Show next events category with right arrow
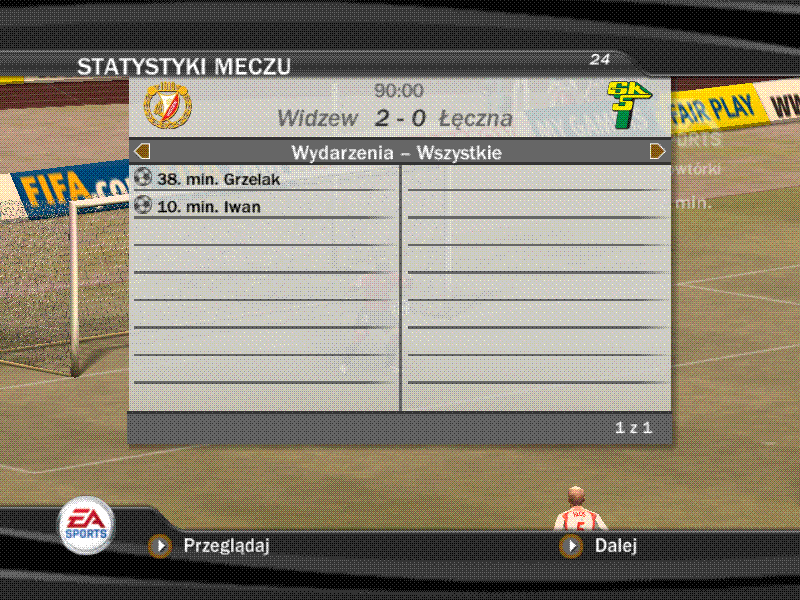The image size is (800, 600). pyautogui.click(x=657, y=152)
